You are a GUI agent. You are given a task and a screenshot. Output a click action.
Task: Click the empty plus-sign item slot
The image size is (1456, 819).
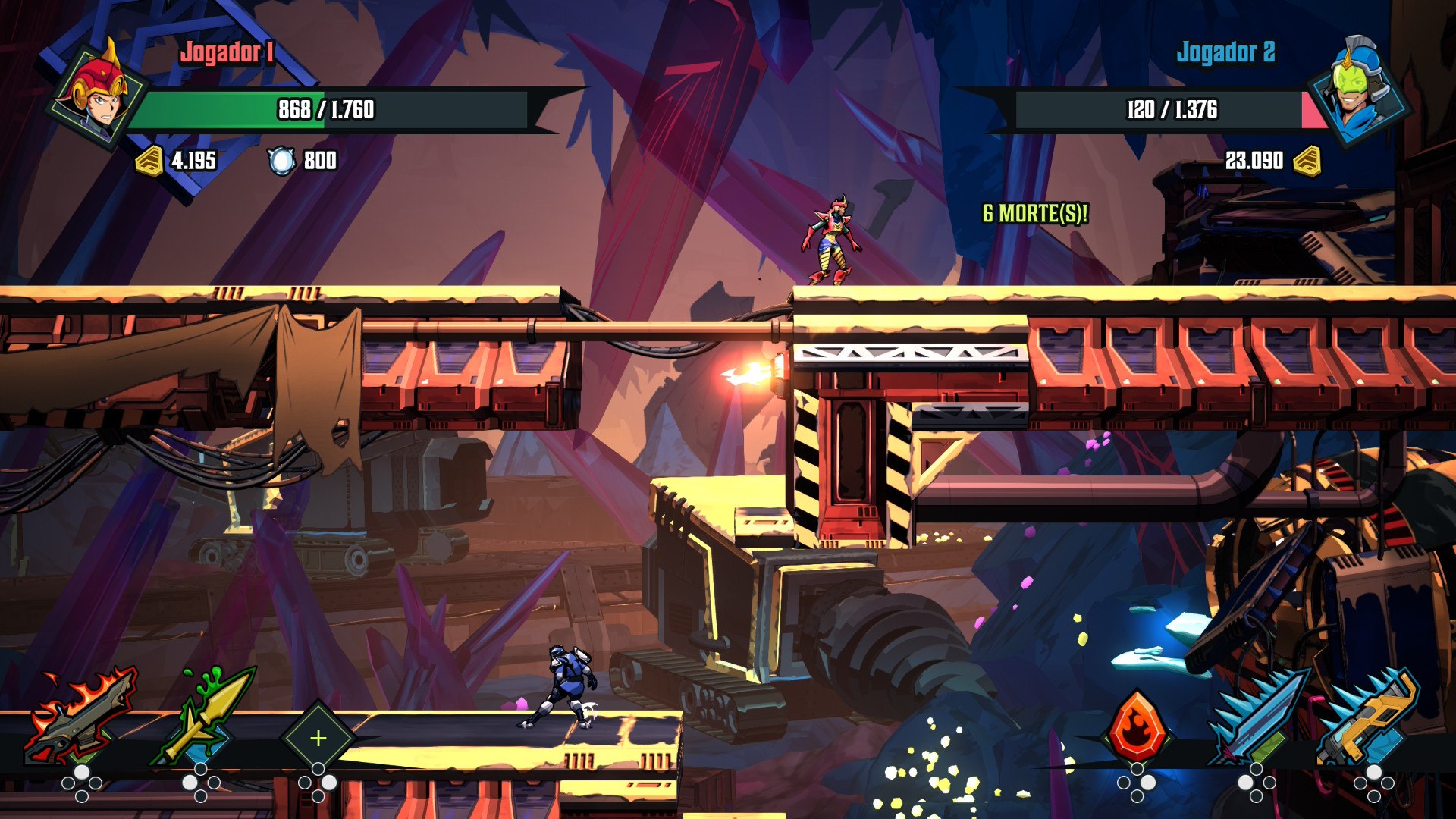[318, 738]
